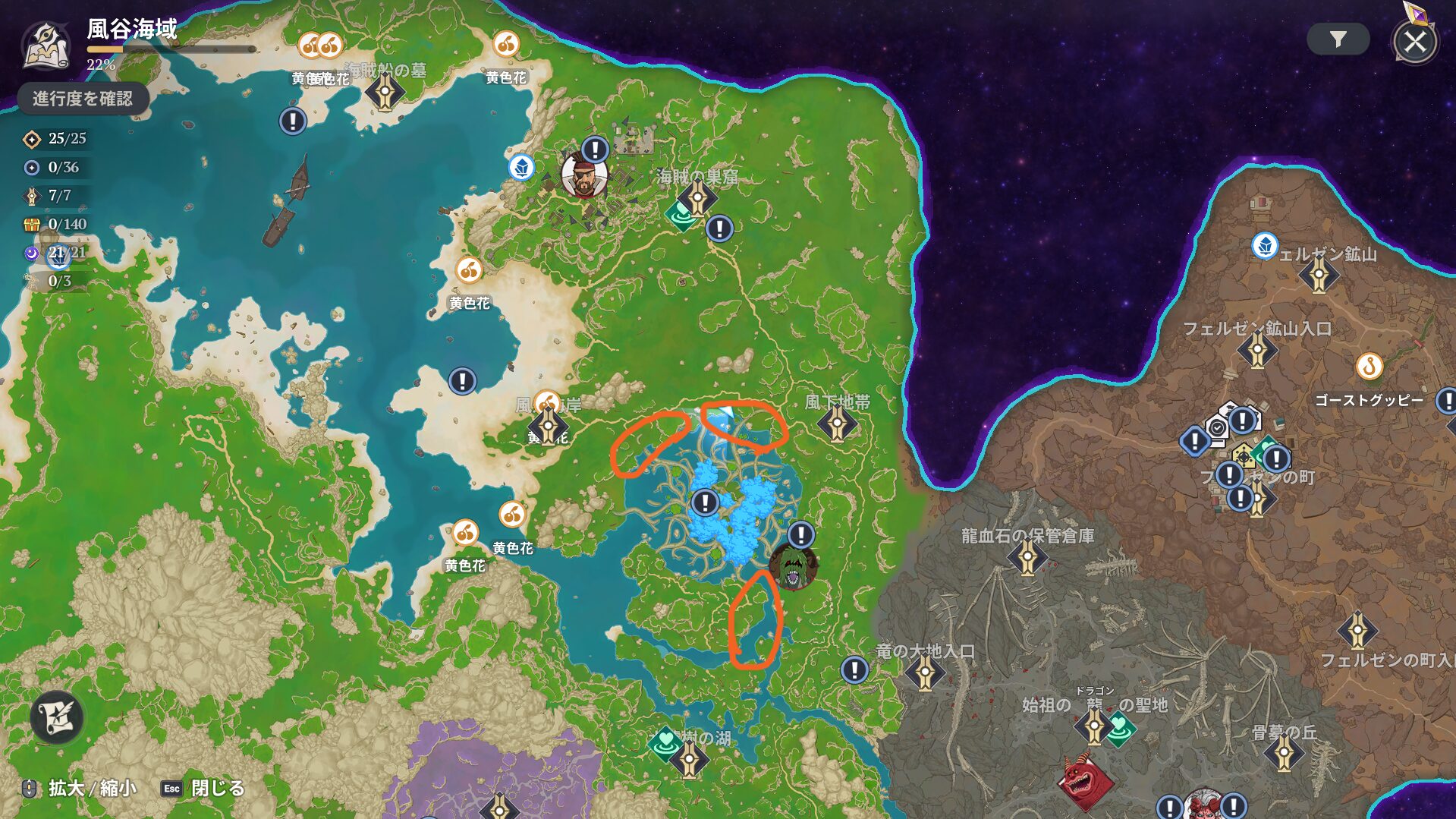The height and width of the screenshot is (819, 1456).
Task: Open the 進行度を確認 progress check
Action: pyautogui.click(x=82, y=99)
